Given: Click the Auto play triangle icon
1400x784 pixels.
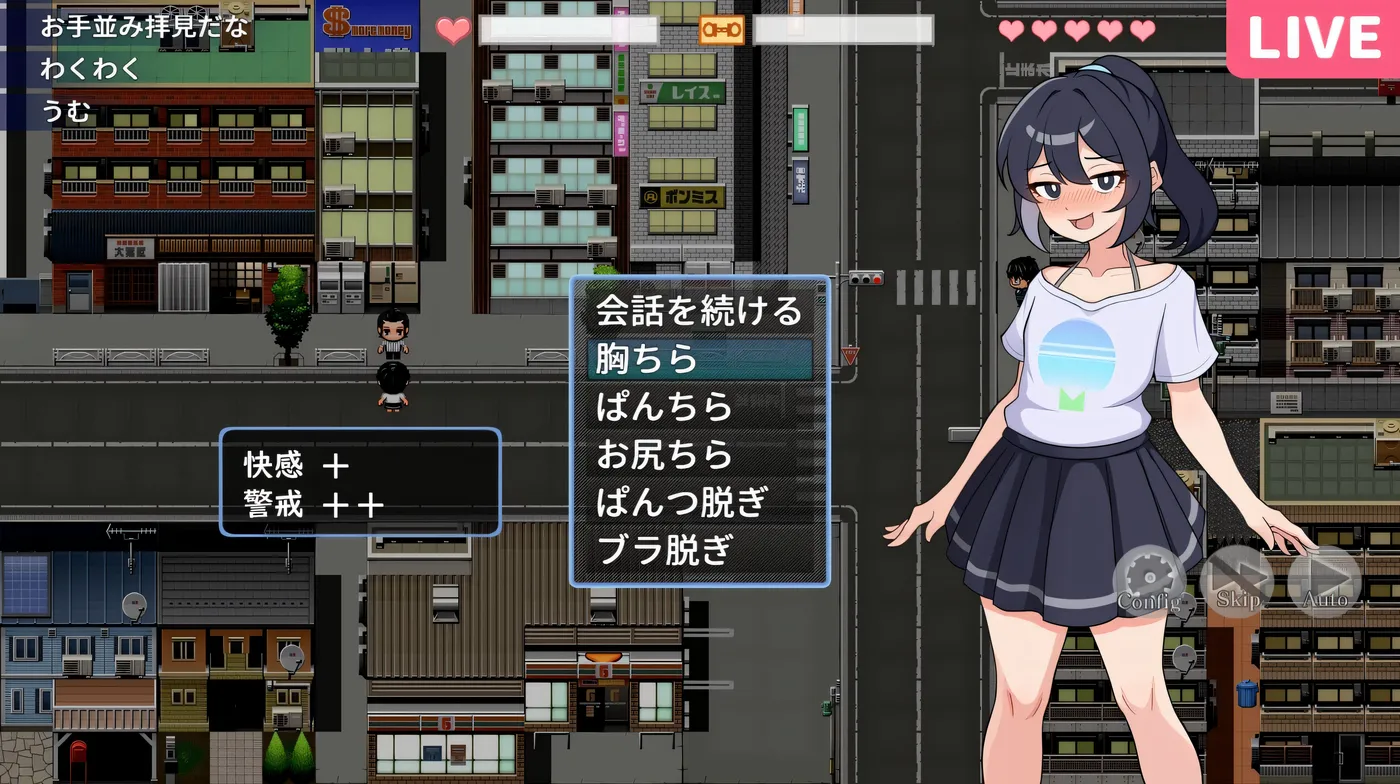Looking at the screenshot, I should pos(1326,580).
